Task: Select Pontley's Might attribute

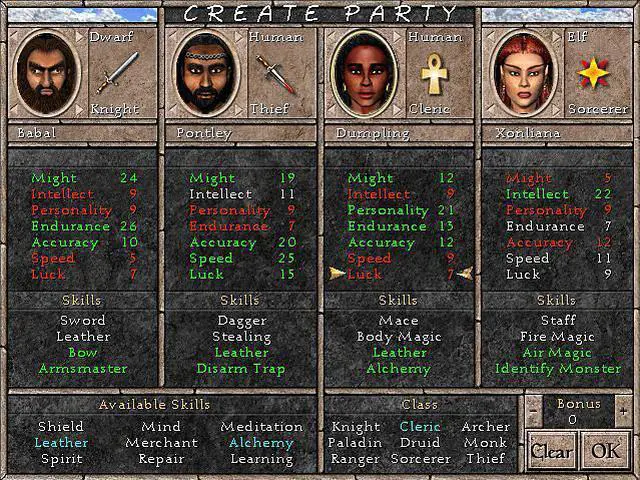Action: (212, 178)
